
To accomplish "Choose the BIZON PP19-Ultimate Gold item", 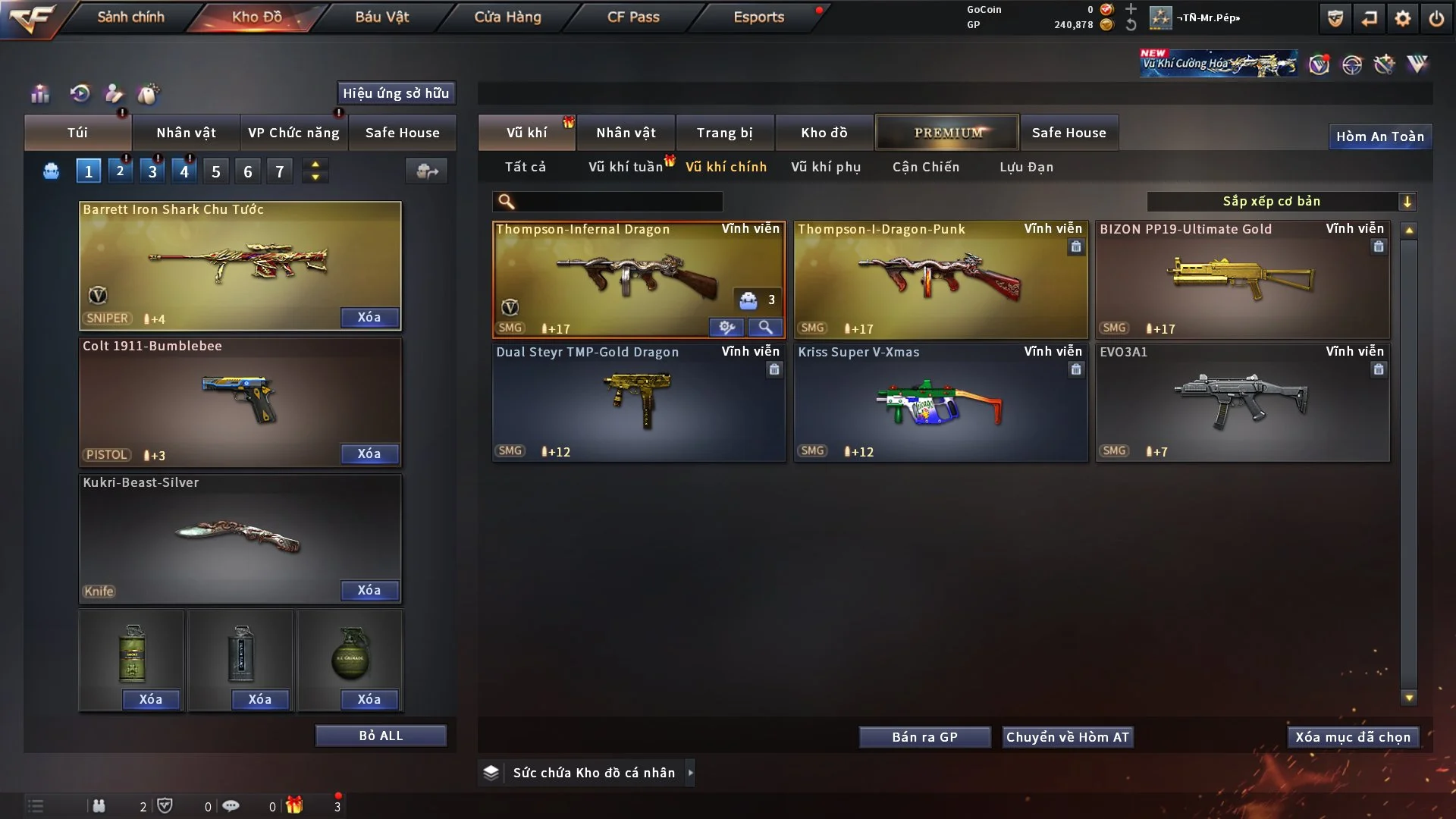I will point(1242,281).
